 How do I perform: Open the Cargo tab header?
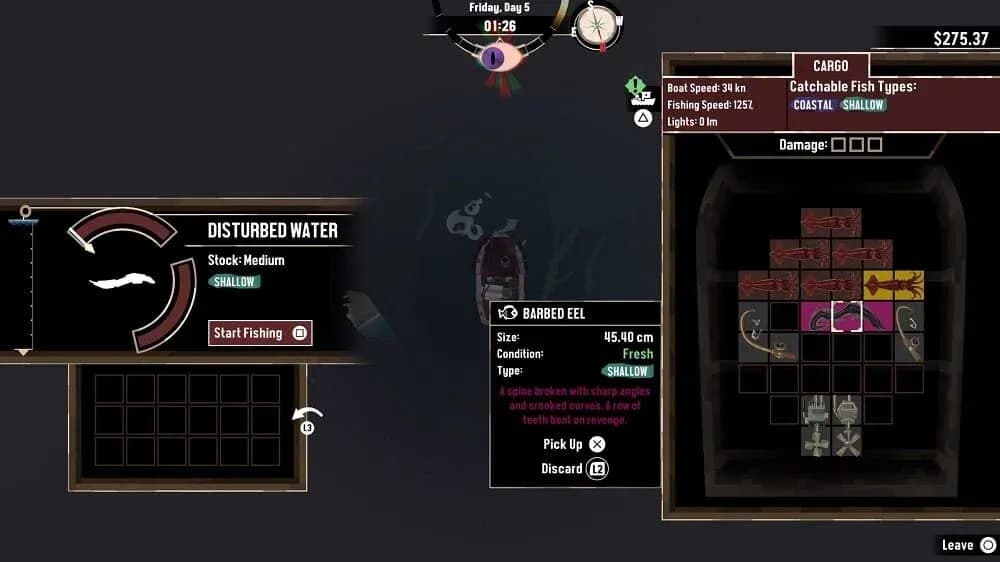click(x=830, y=66)
